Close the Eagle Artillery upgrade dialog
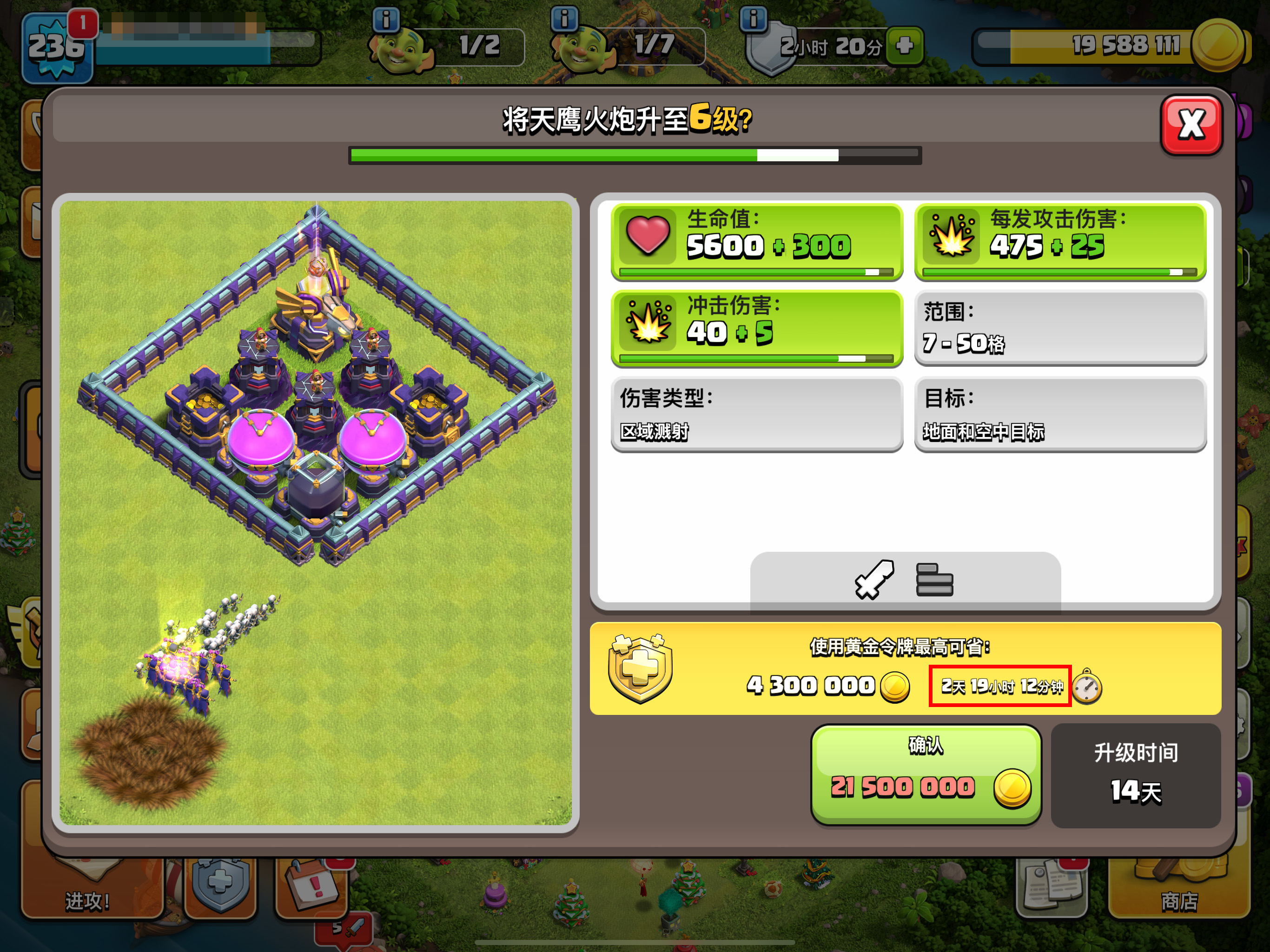 coord(1191,125)
